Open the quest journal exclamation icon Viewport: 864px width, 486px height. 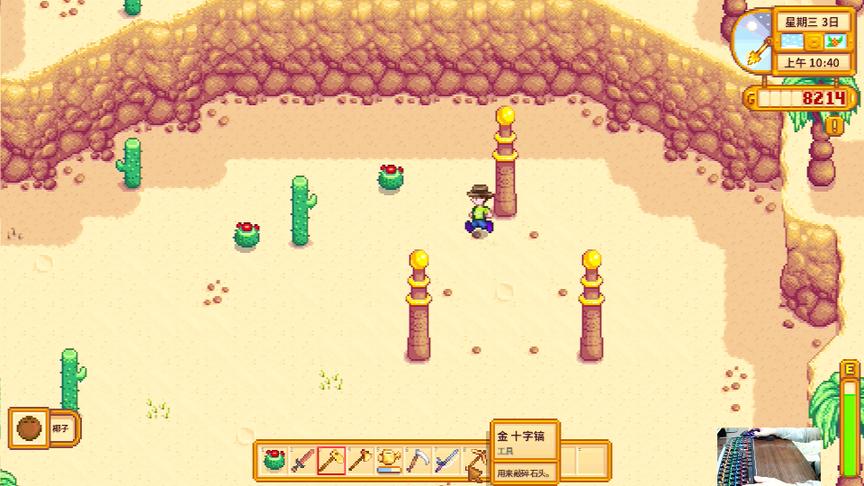point(833,126)
